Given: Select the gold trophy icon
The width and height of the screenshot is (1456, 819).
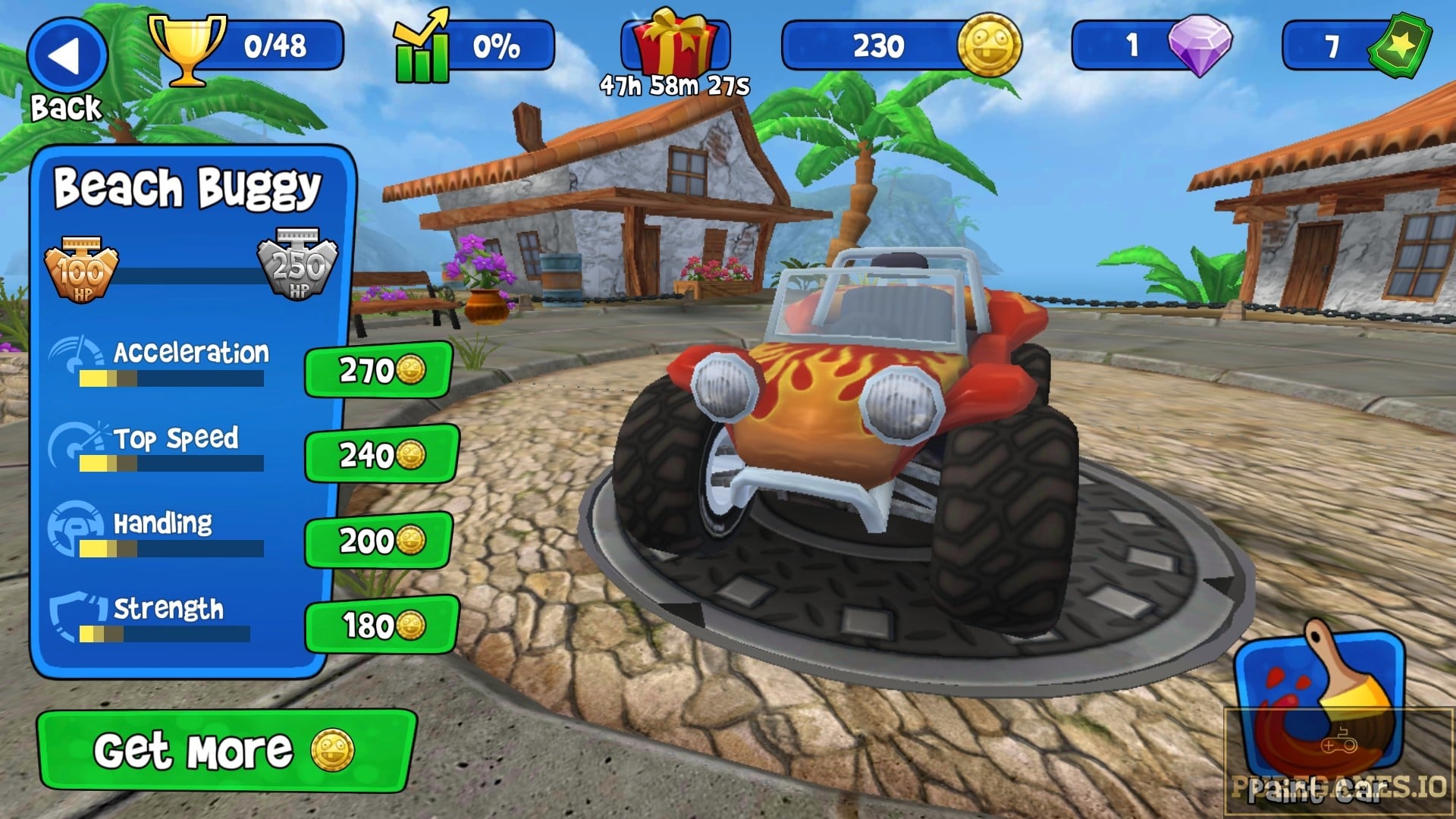Looking at the screenshot, I should pos(187,49).
